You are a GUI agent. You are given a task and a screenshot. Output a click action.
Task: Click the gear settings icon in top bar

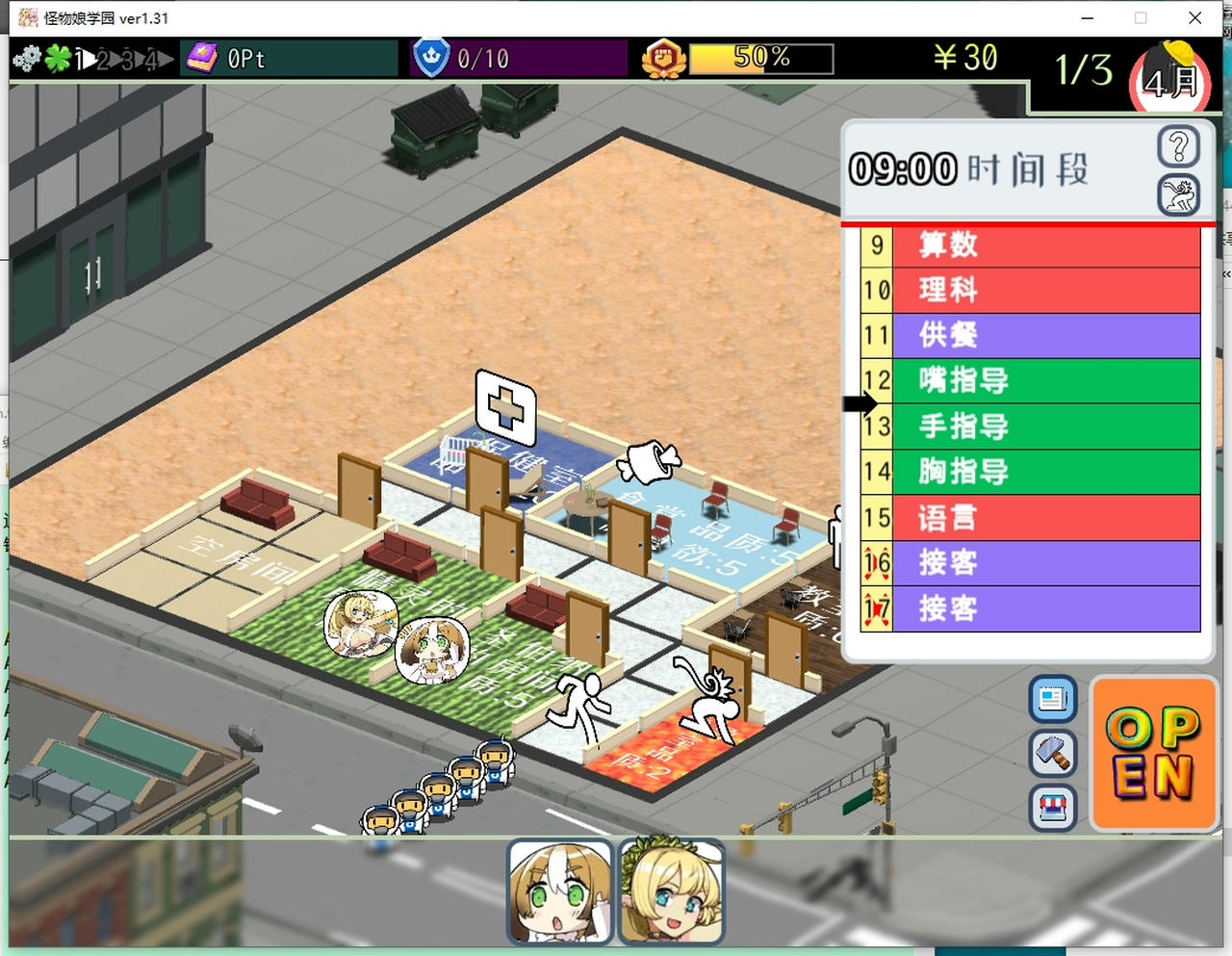click(27, 59)
